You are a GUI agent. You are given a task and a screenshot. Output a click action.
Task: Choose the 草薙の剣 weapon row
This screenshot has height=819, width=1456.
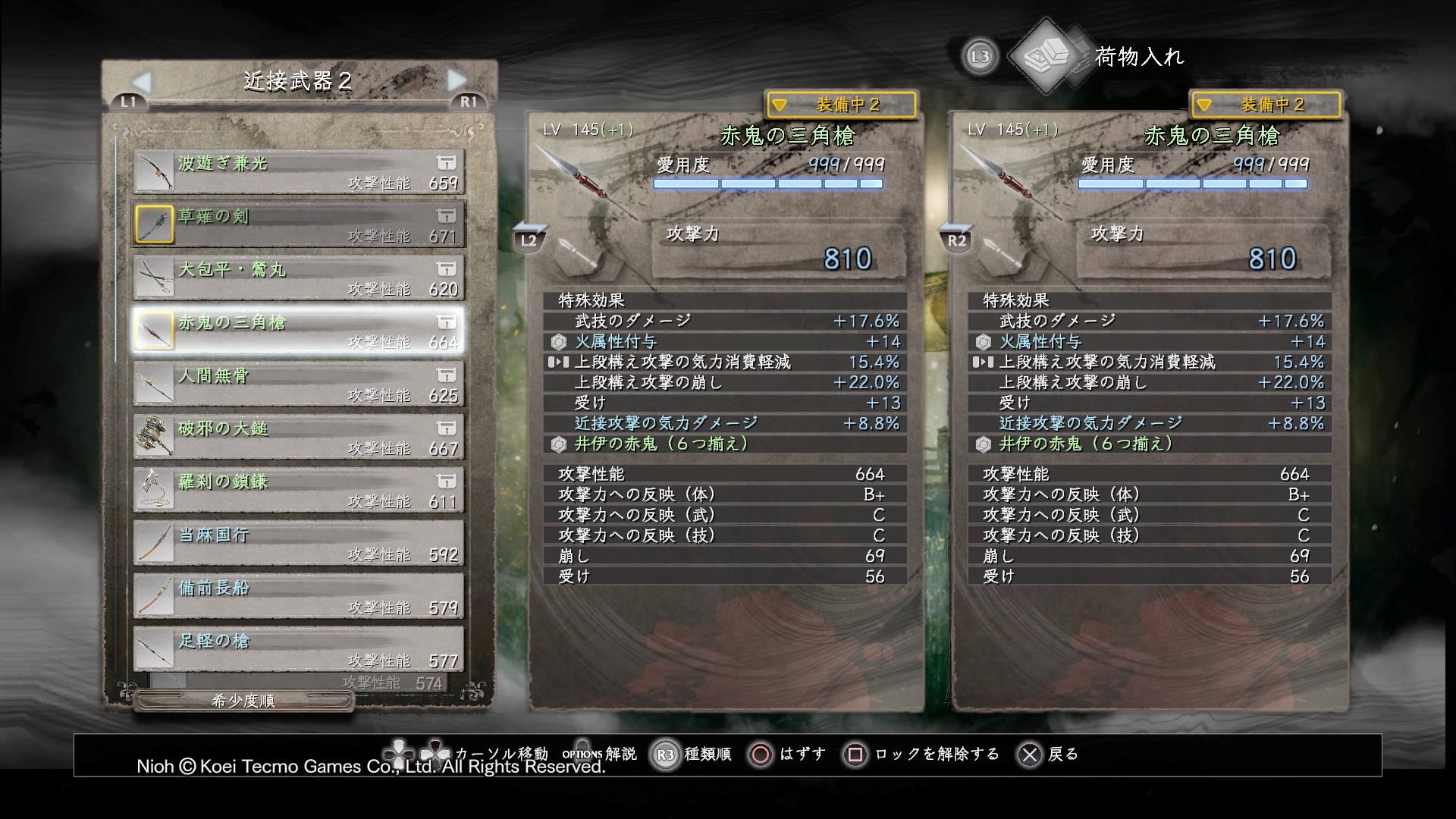298,224
